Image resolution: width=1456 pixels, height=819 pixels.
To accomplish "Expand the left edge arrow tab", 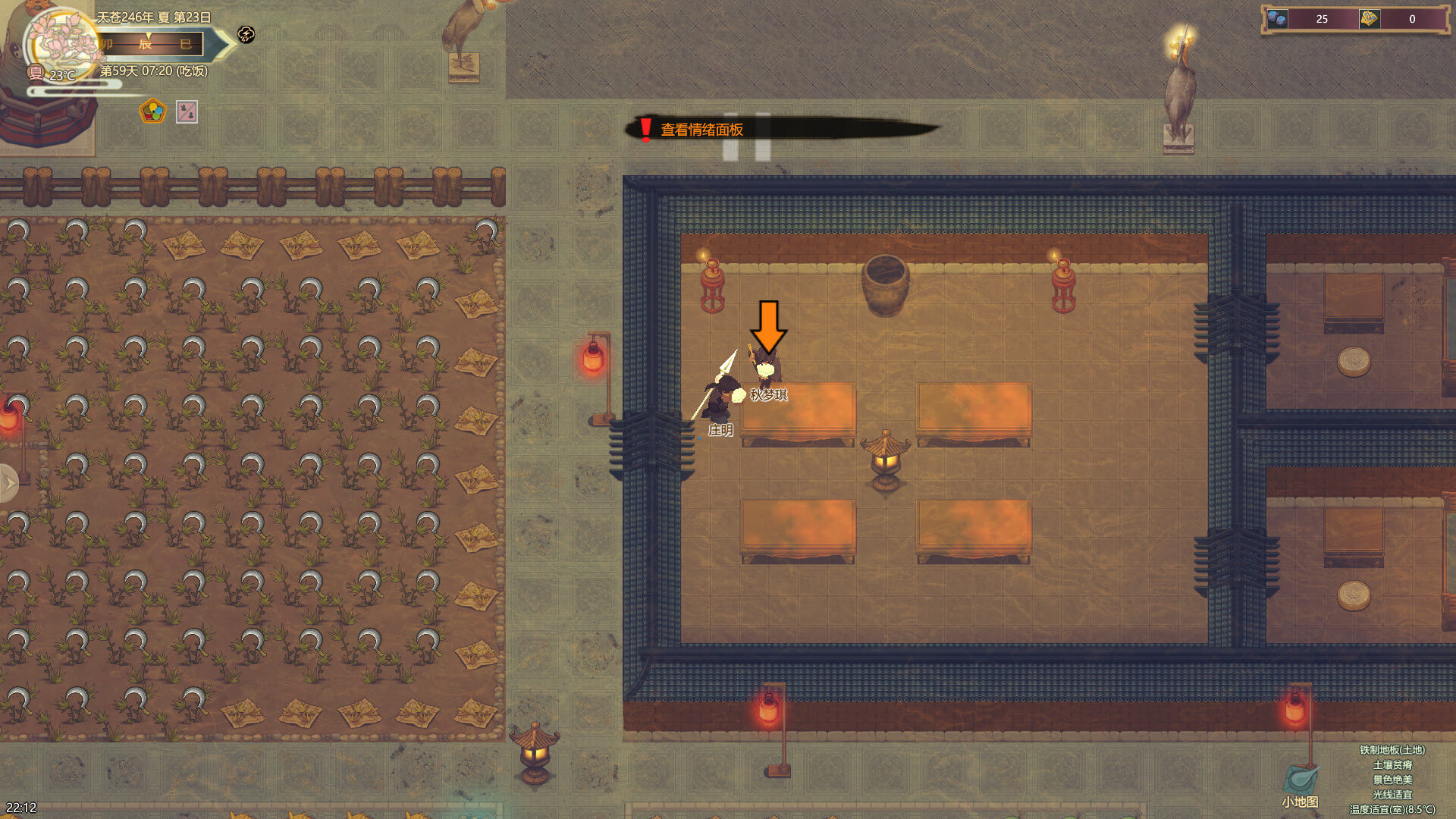I will click(8, 482).
